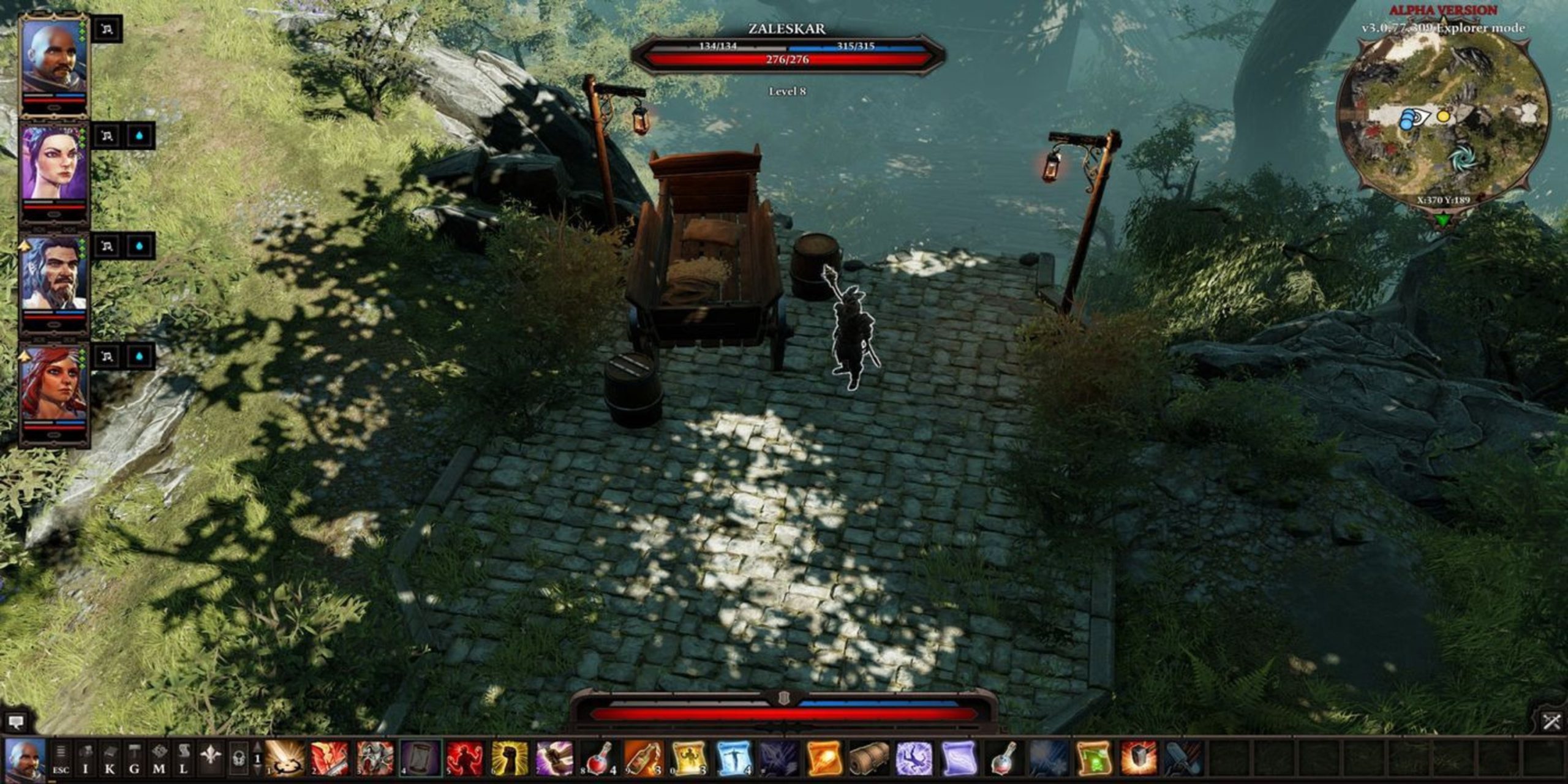This screenshot has height=784, width=1568.
Task: Open the chat speech-bubble button
Action: coord(15,722)
